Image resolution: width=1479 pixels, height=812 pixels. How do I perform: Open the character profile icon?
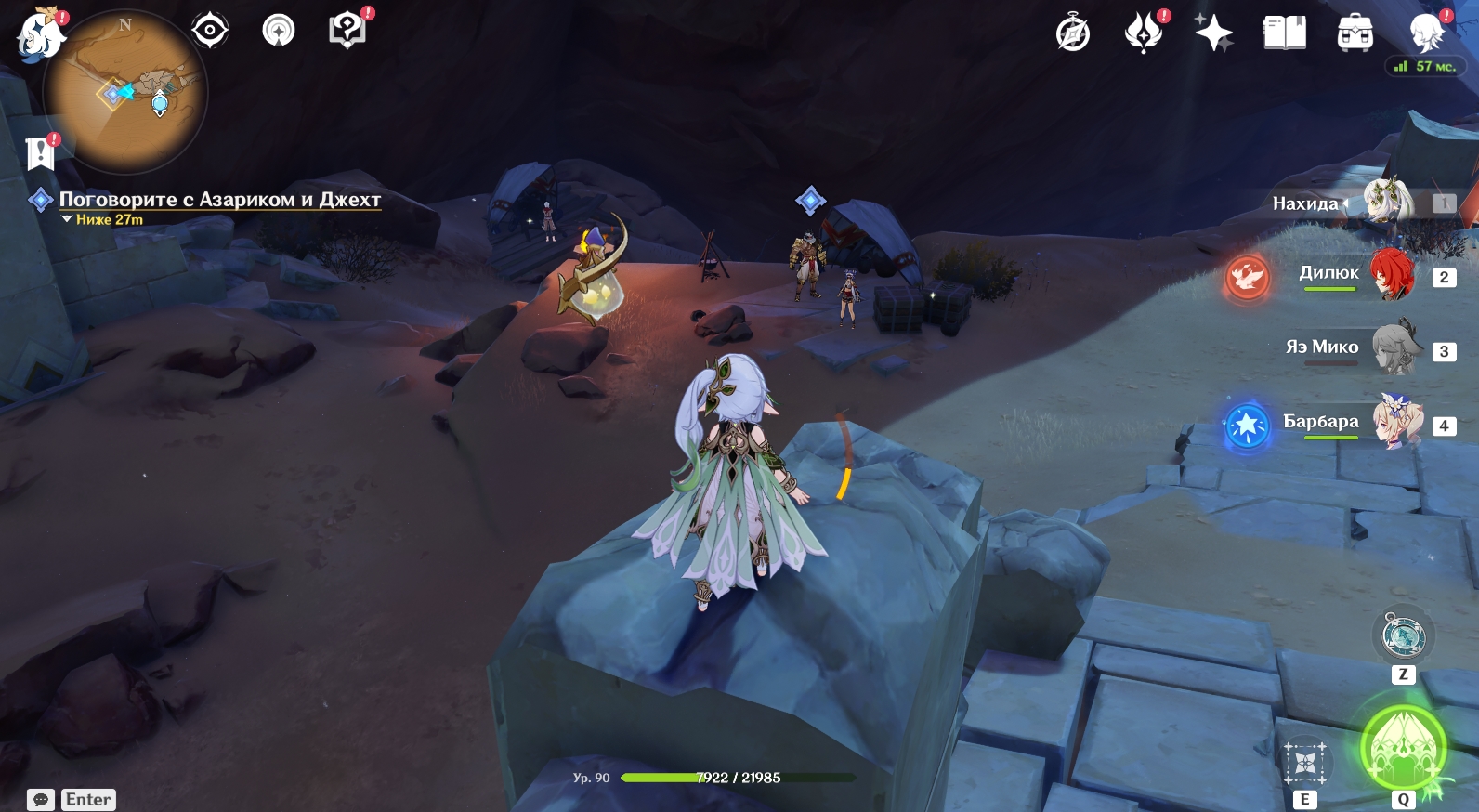1426,33
